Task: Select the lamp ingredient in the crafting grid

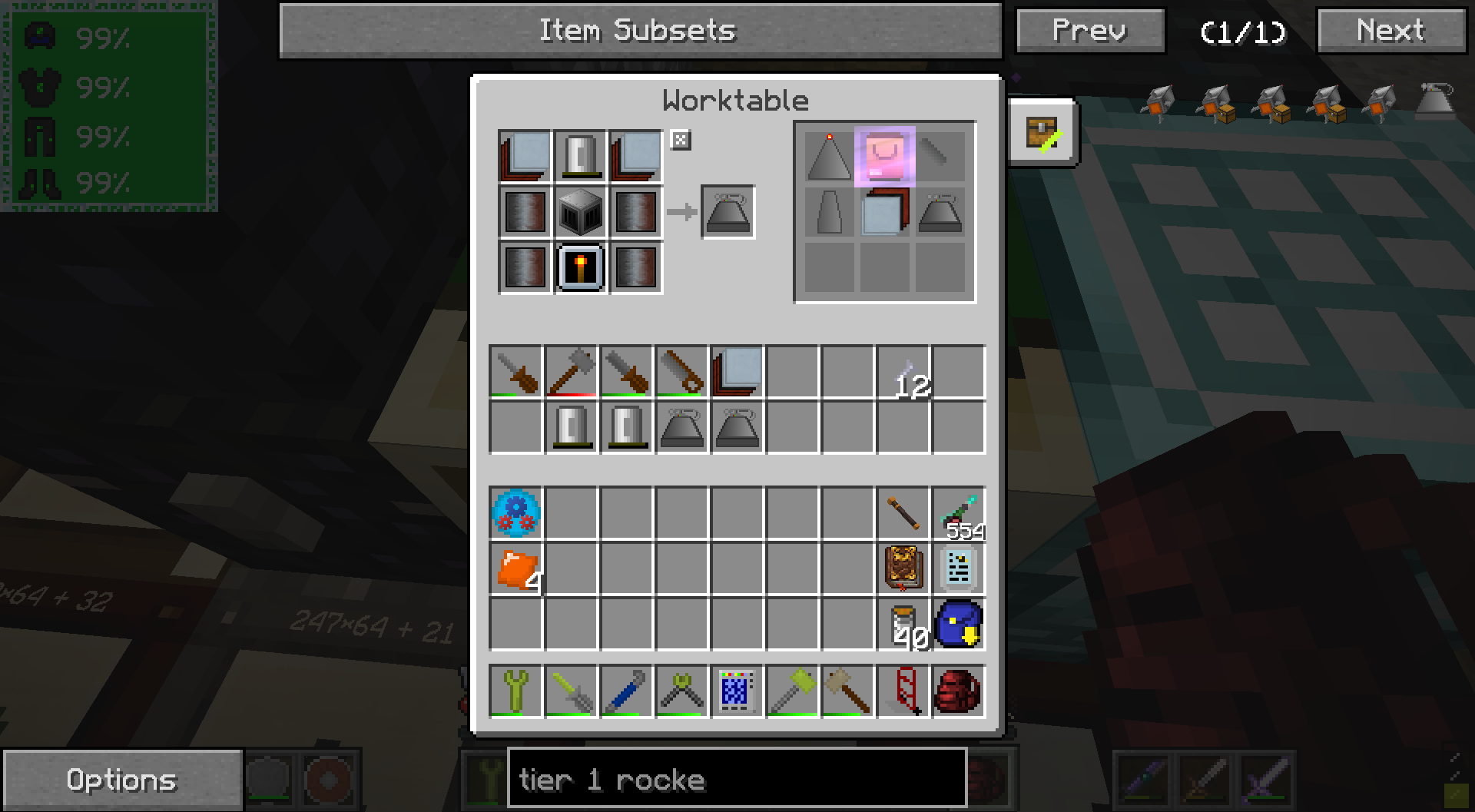Action: click(x=580, y=268)
